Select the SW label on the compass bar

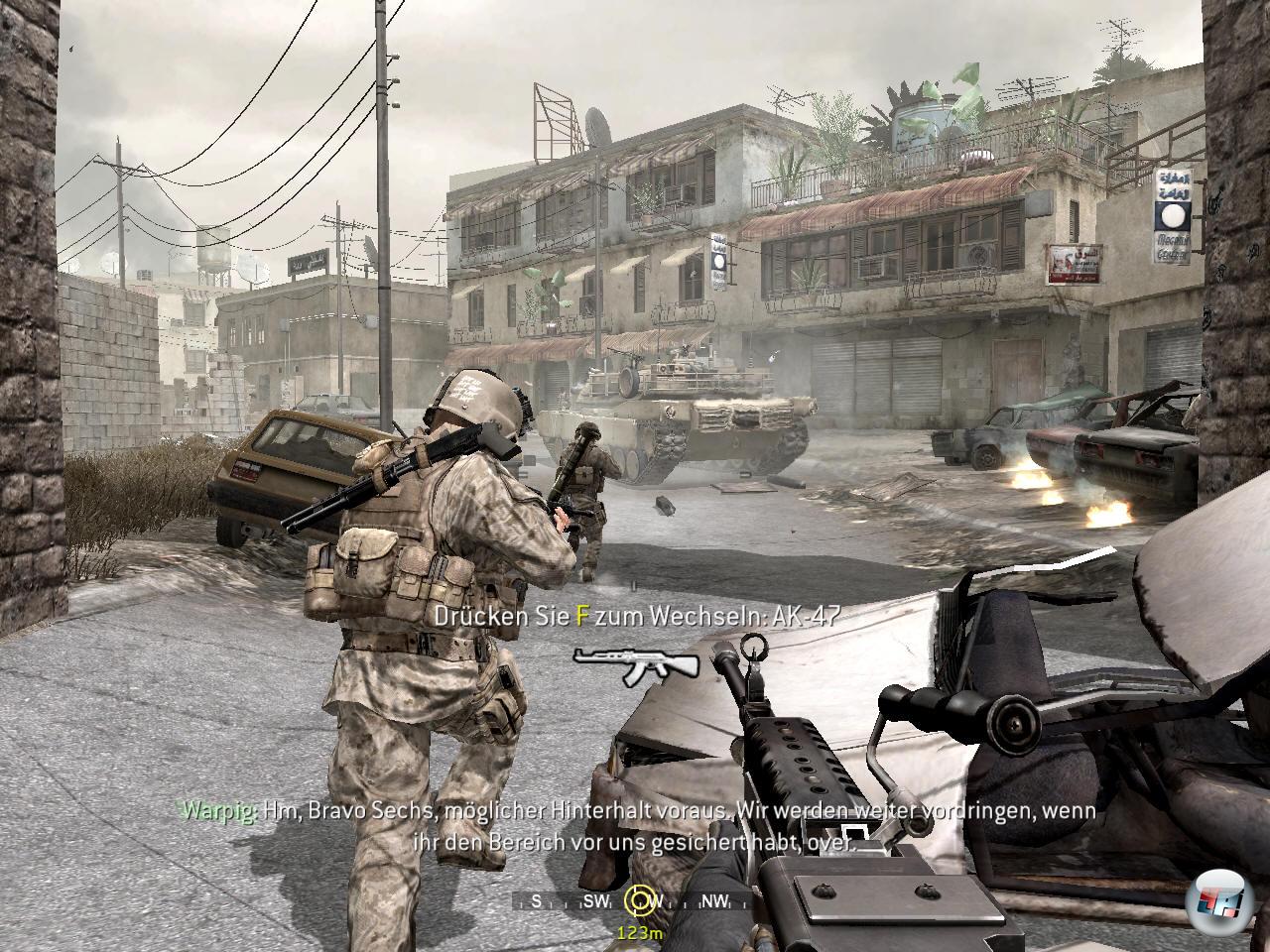coord(598,900)
